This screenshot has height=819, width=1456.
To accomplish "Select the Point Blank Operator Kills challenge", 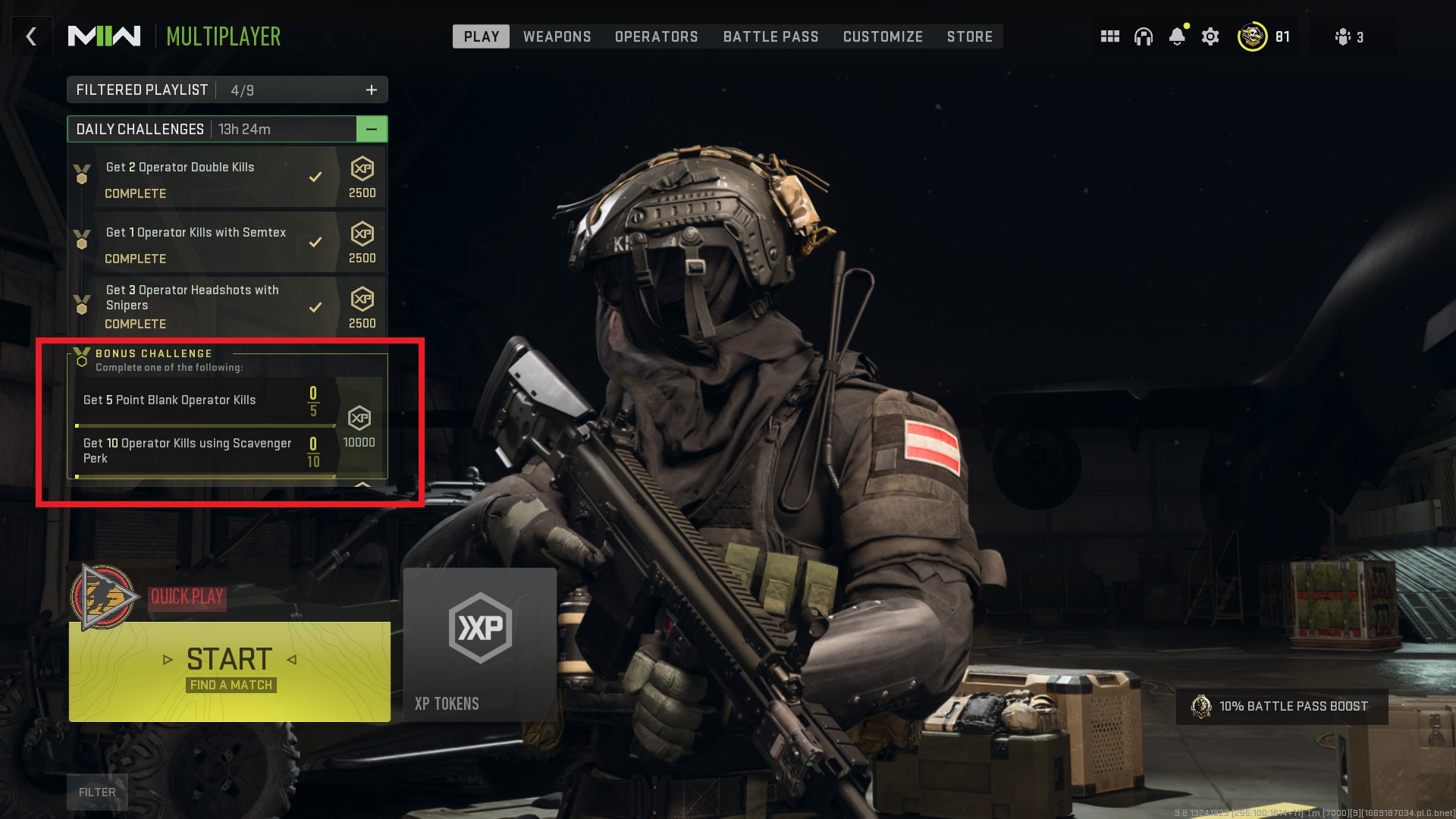I will pos(170,400).
